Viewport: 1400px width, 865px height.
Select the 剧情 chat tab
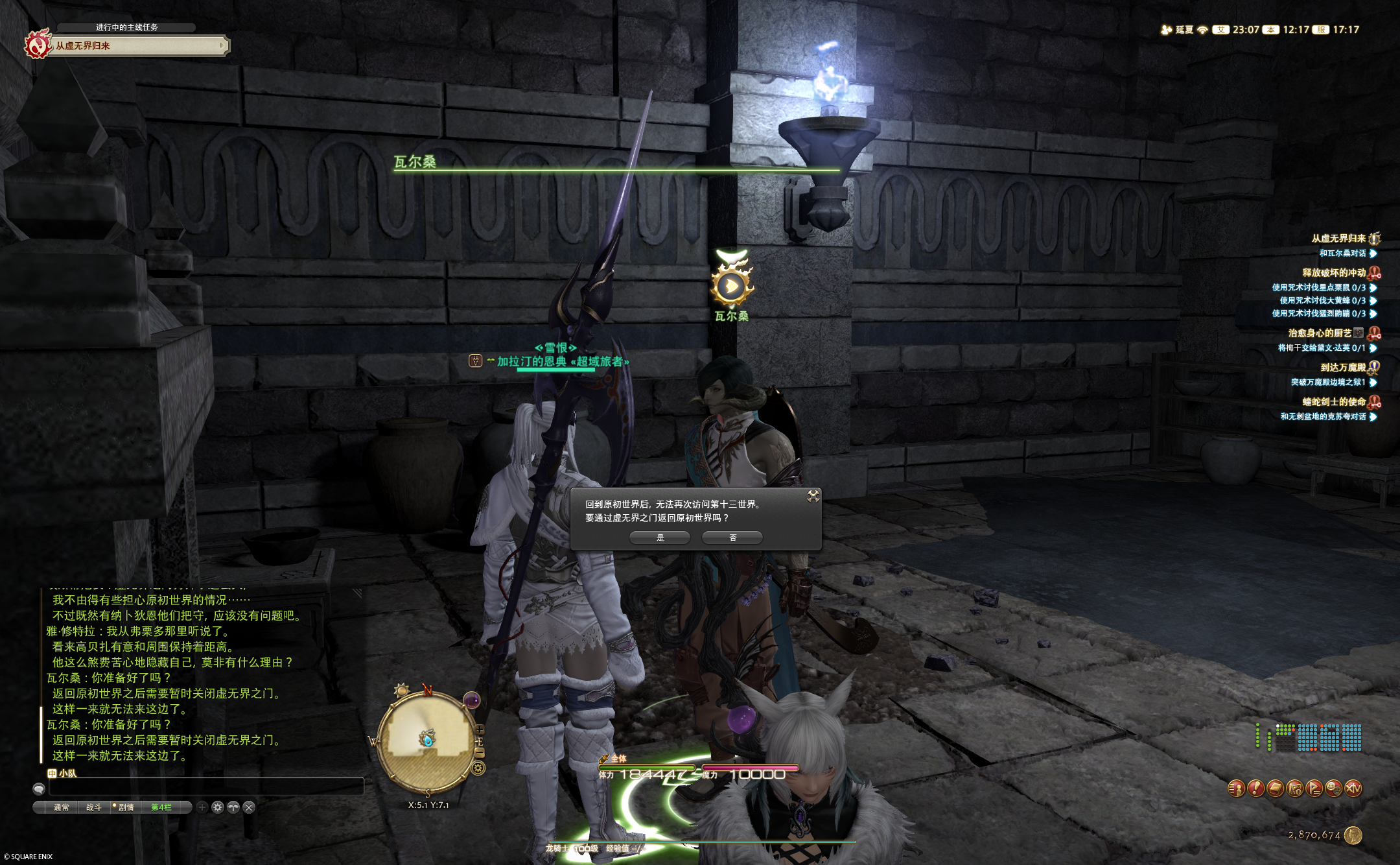pos(126,807)
